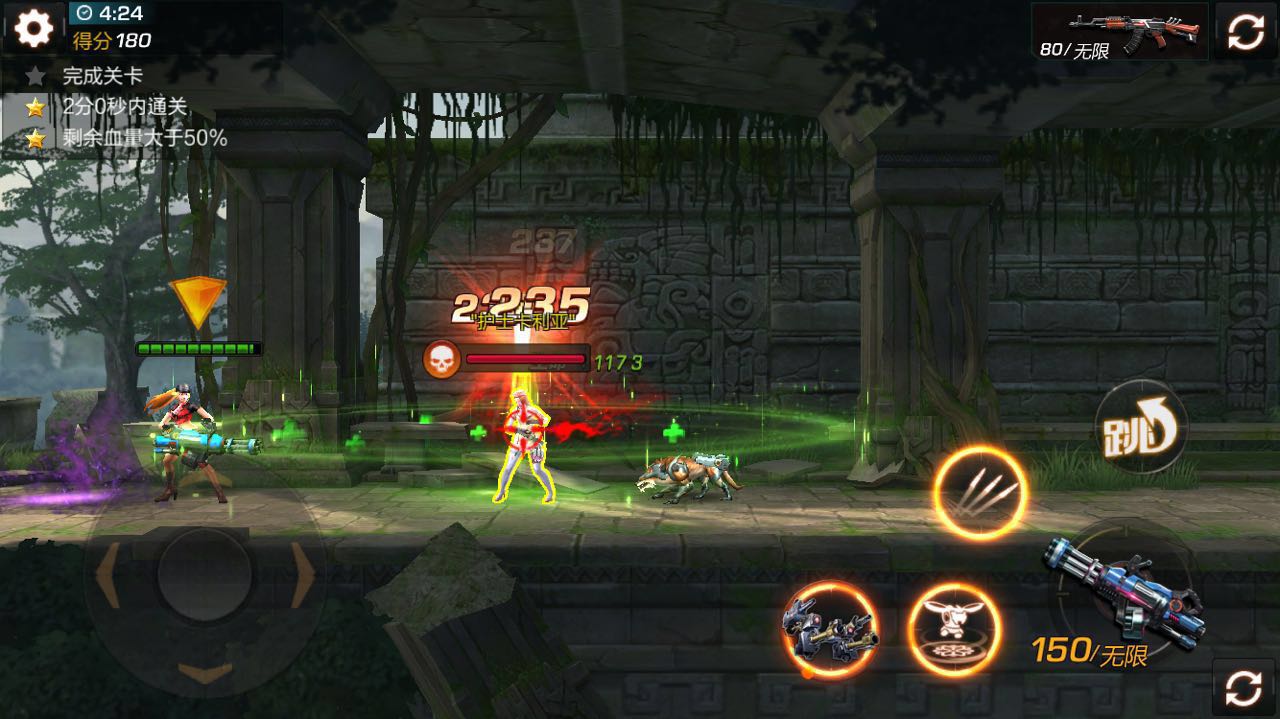The height and width of the screenshot is (719, 1280).
Task: Use the rabbit summon skill
Action: (x=954, y=630)
